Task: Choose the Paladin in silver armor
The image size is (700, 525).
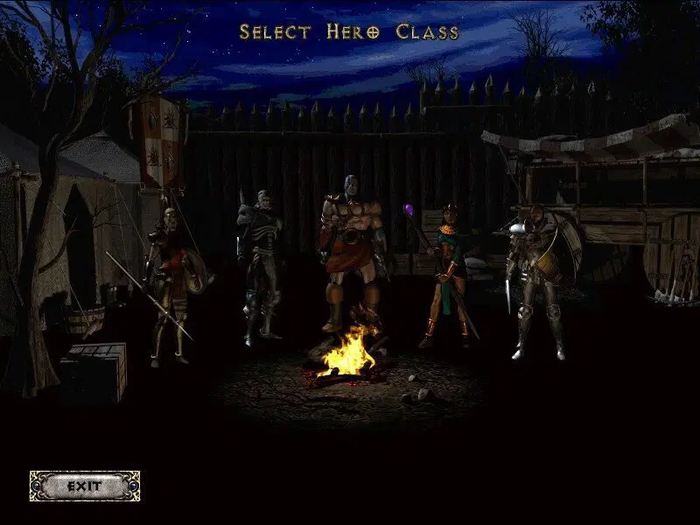Action: coord(533,280)
